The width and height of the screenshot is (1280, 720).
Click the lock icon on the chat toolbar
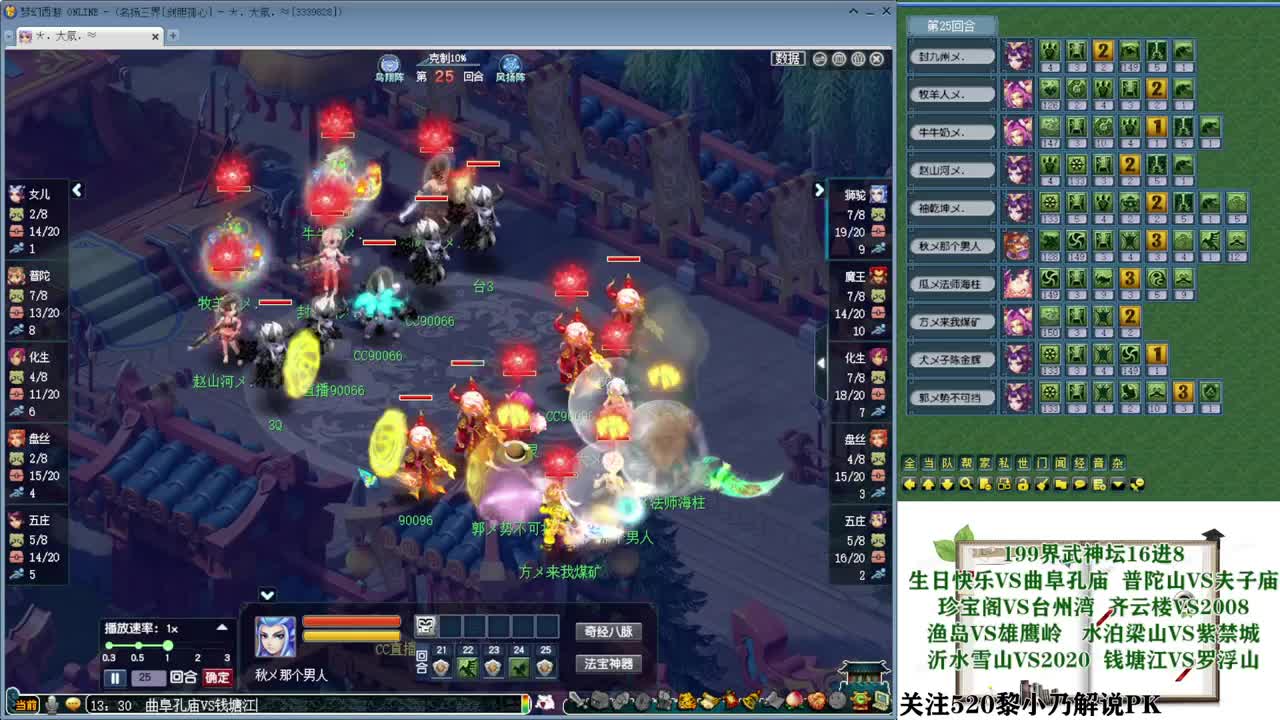[1024, 484]
